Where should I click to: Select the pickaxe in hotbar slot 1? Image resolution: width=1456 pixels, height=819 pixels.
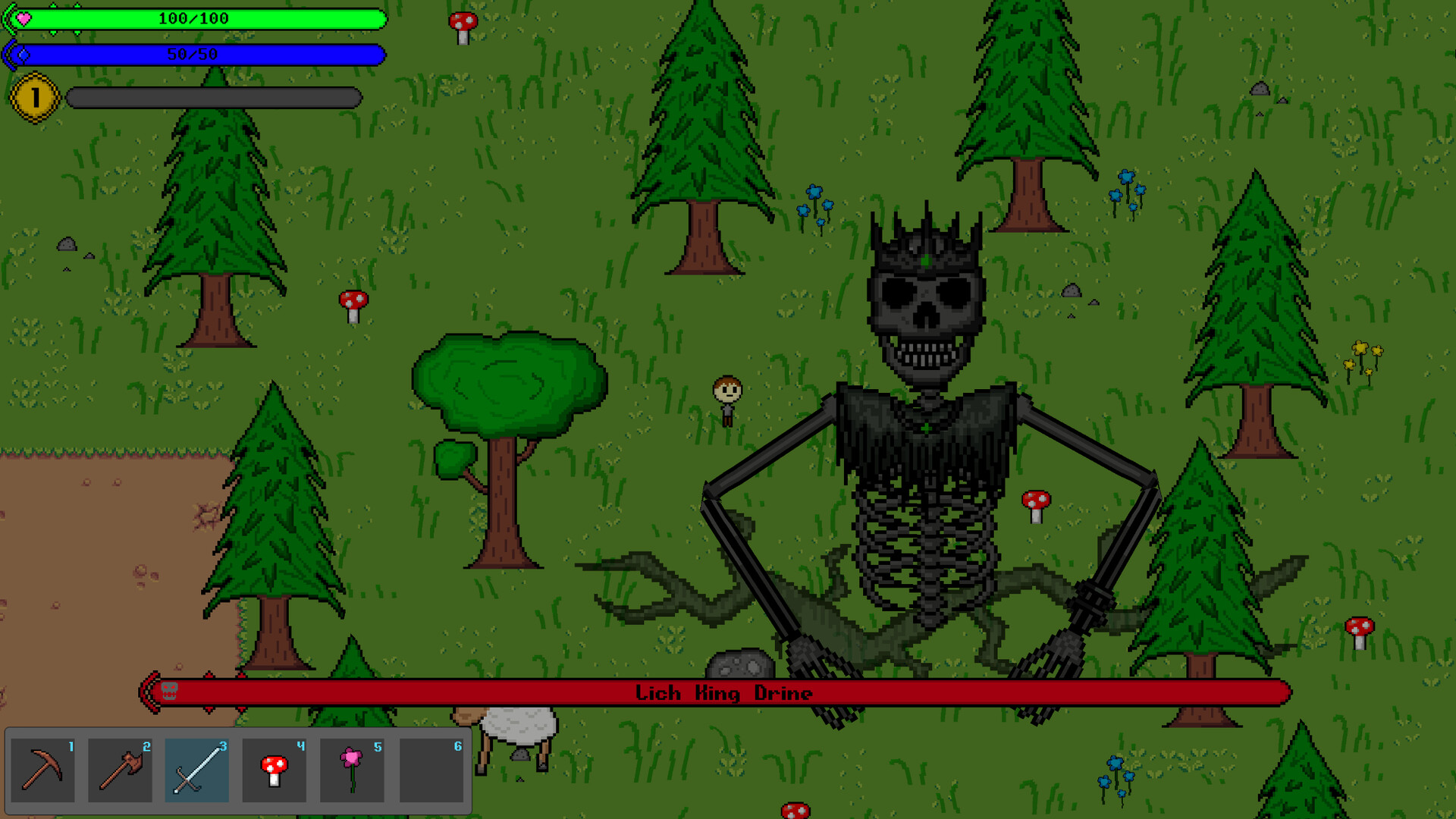[43, 770]
